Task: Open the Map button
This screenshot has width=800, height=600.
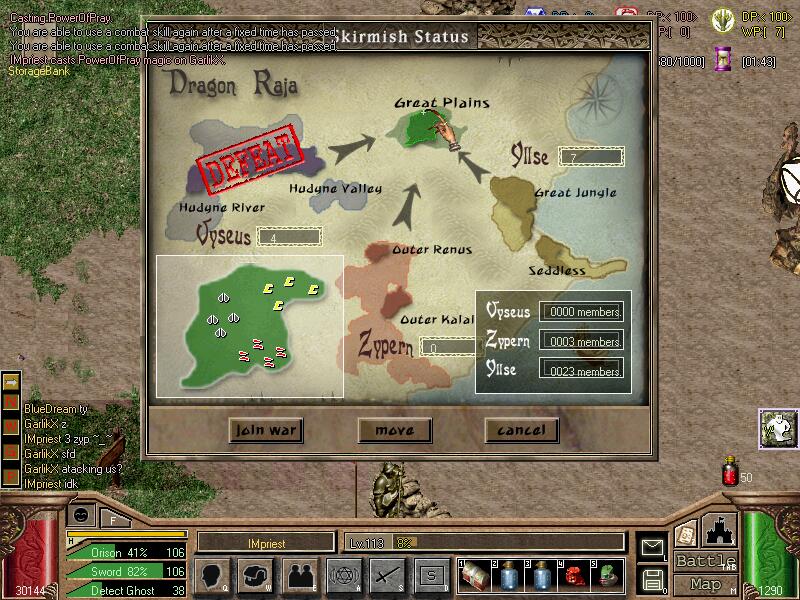Action: click(706, 584)
